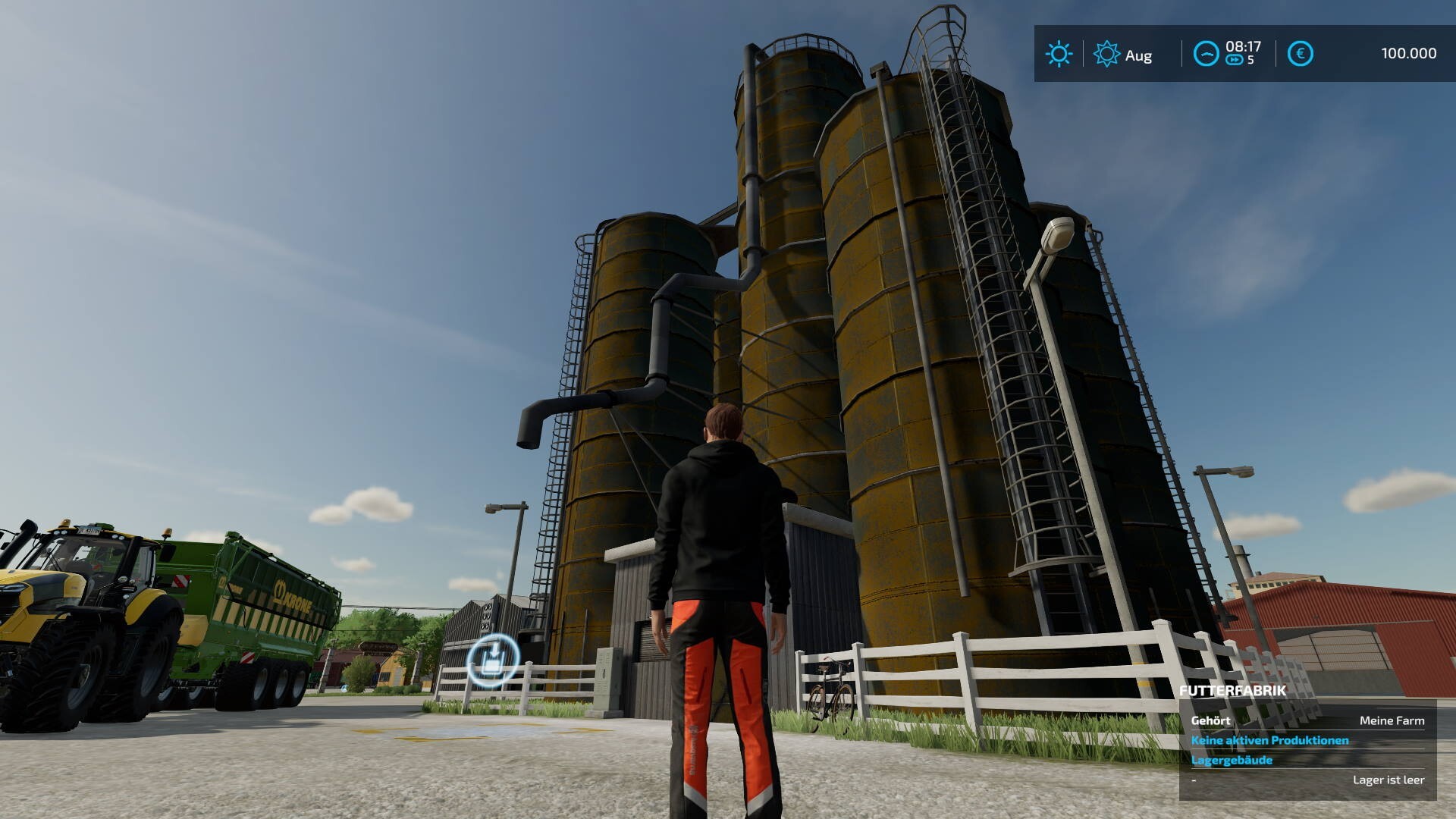This screenshot has height=819, width=1456.
Task: Select the glowing unloading point marker
Action: coord(493,657)
